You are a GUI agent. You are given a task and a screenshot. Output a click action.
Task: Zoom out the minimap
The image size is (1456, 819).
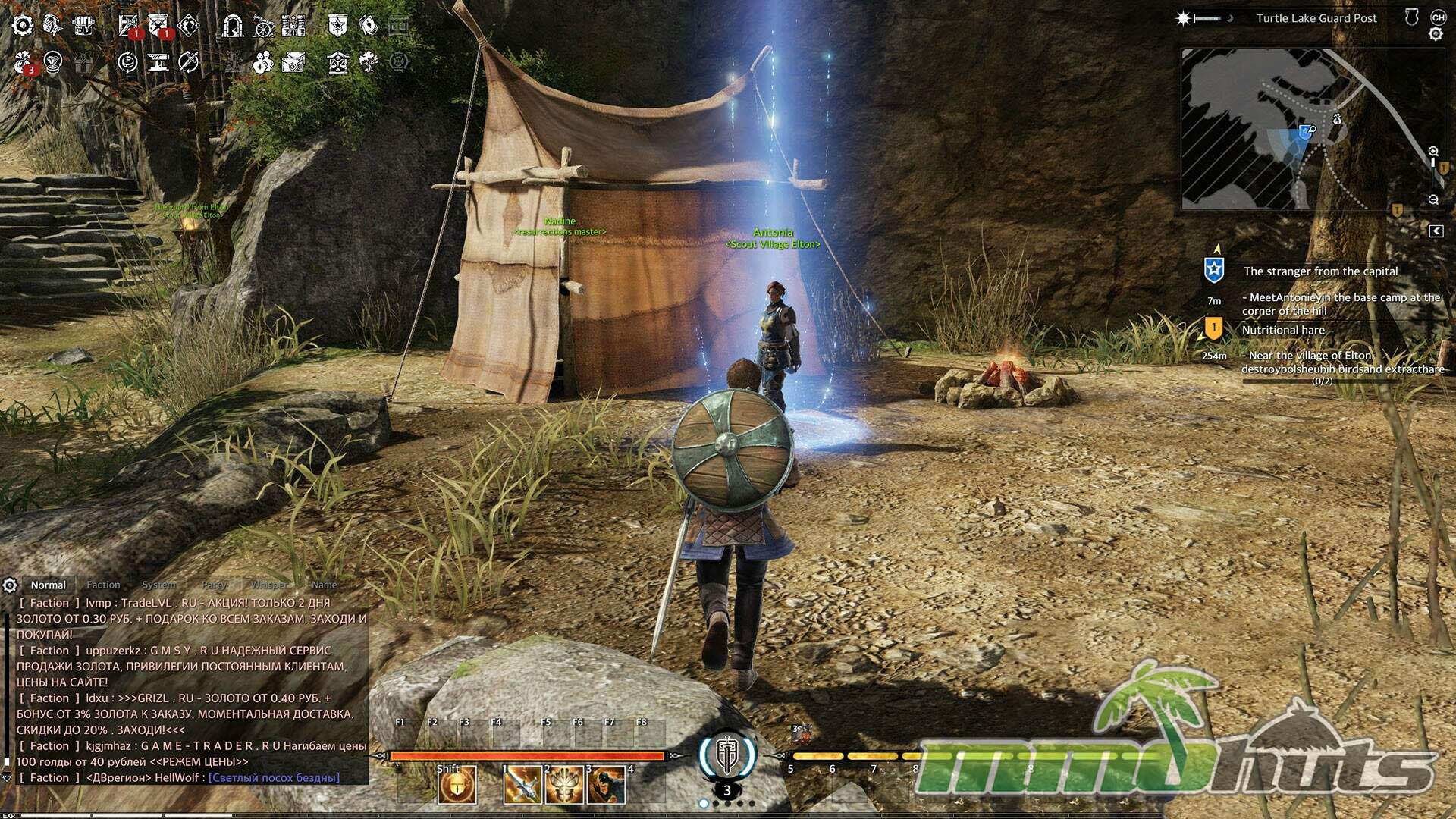1433,200
